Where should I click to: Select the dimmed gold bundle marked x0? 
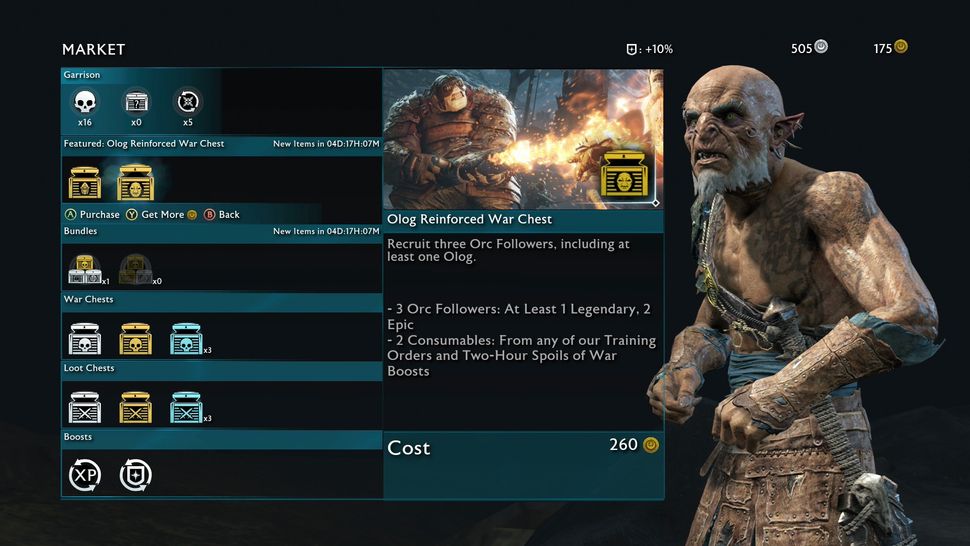137,270
